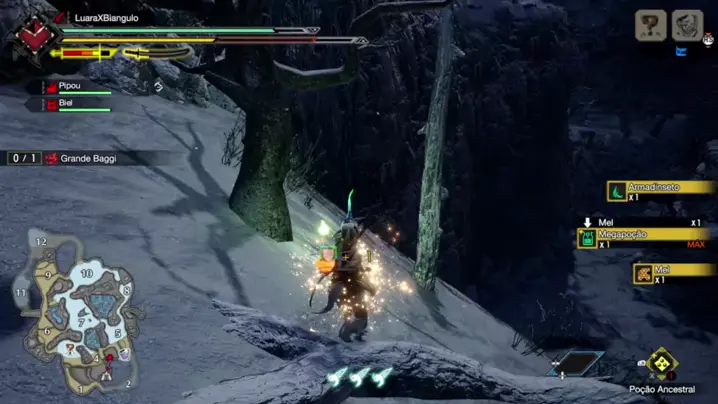The width and height of the screenshot is (718, 404).
Task: Select the Armadinseto notification
Action: coord(659,189)
